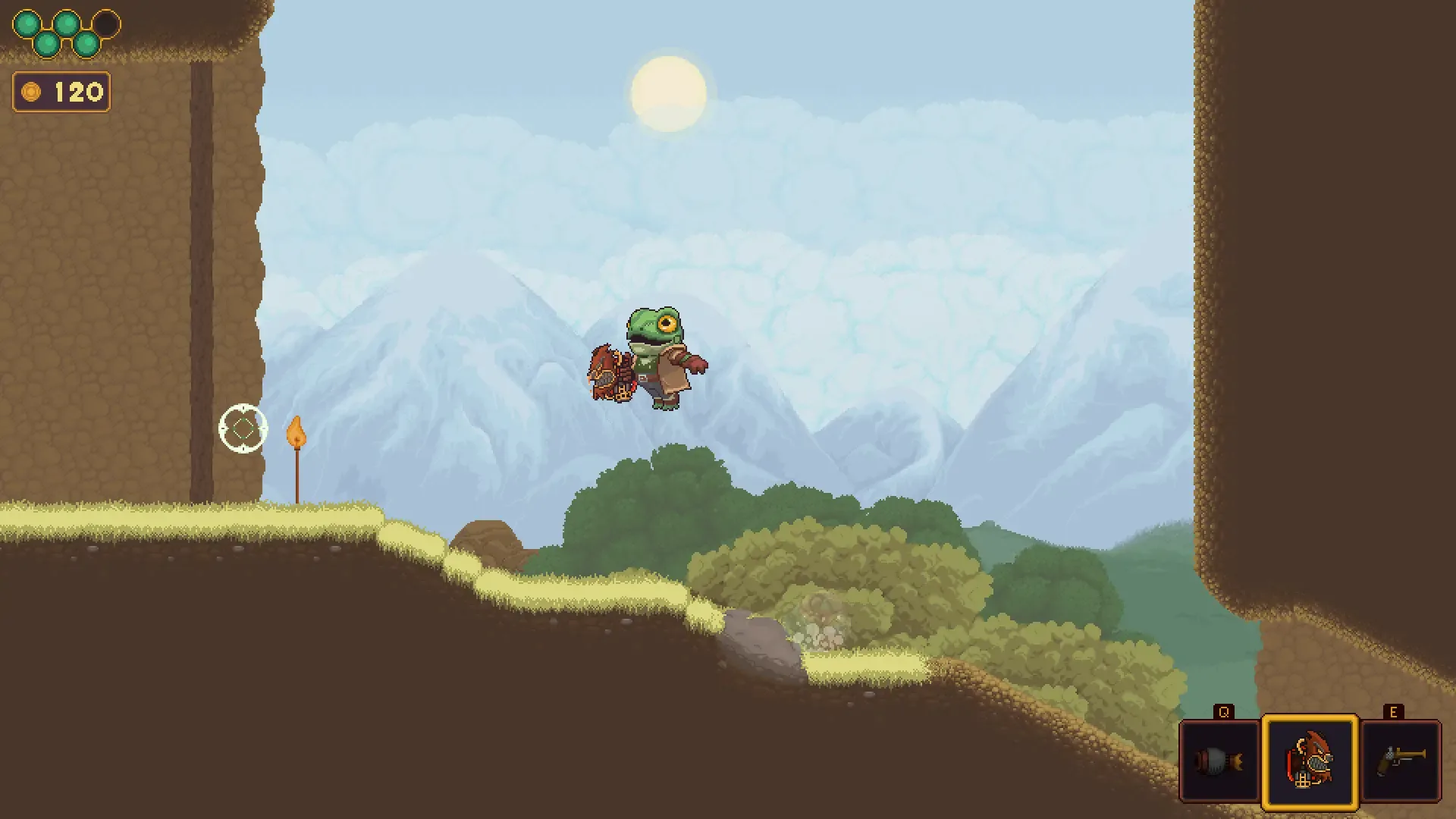
Task: Select the grenade weapon in the Q slot
Action: coord(1219,761)
